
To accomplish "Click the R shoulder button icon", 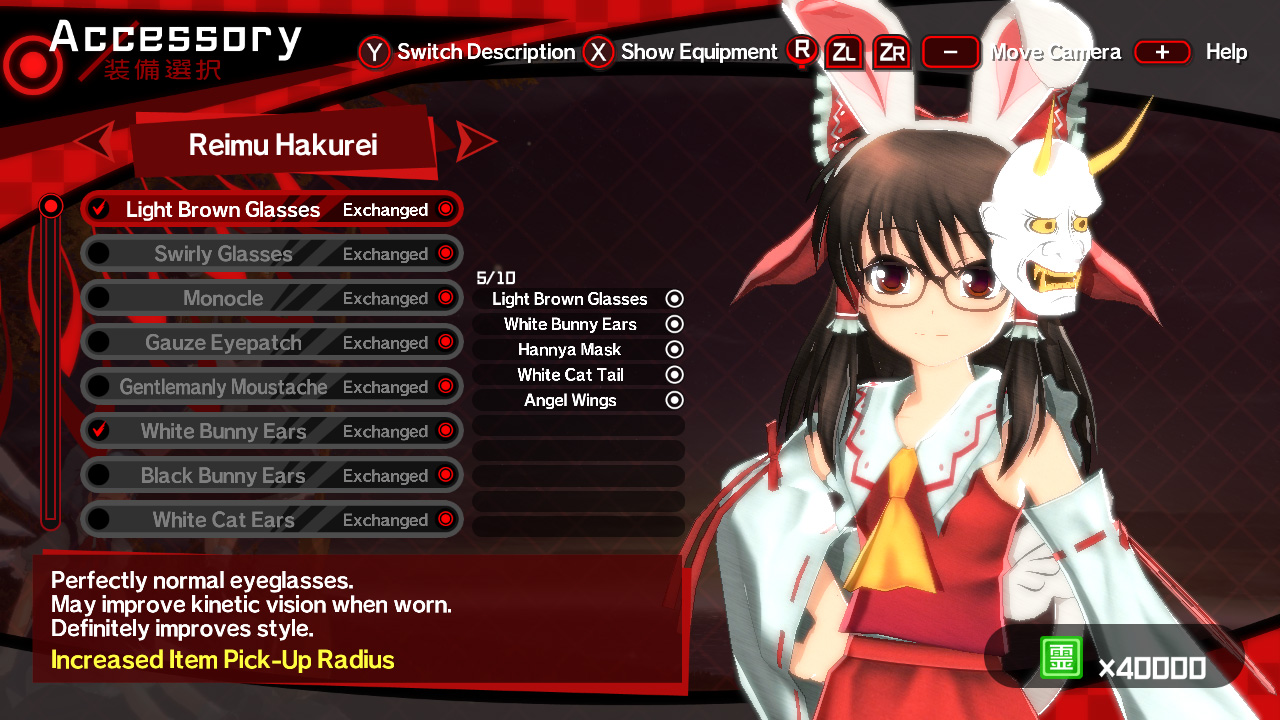I will pyautogui.click(x=801, y=52).
